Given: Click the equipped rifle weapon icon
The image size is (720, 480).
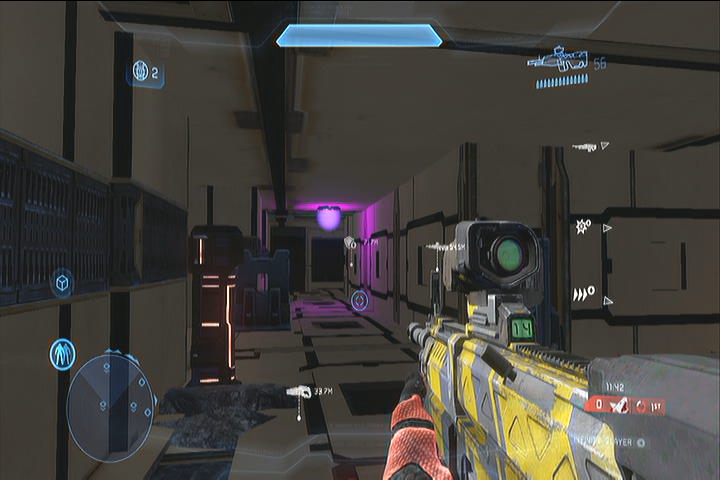Looking at the screenshot, I should (x=559, y=62).
